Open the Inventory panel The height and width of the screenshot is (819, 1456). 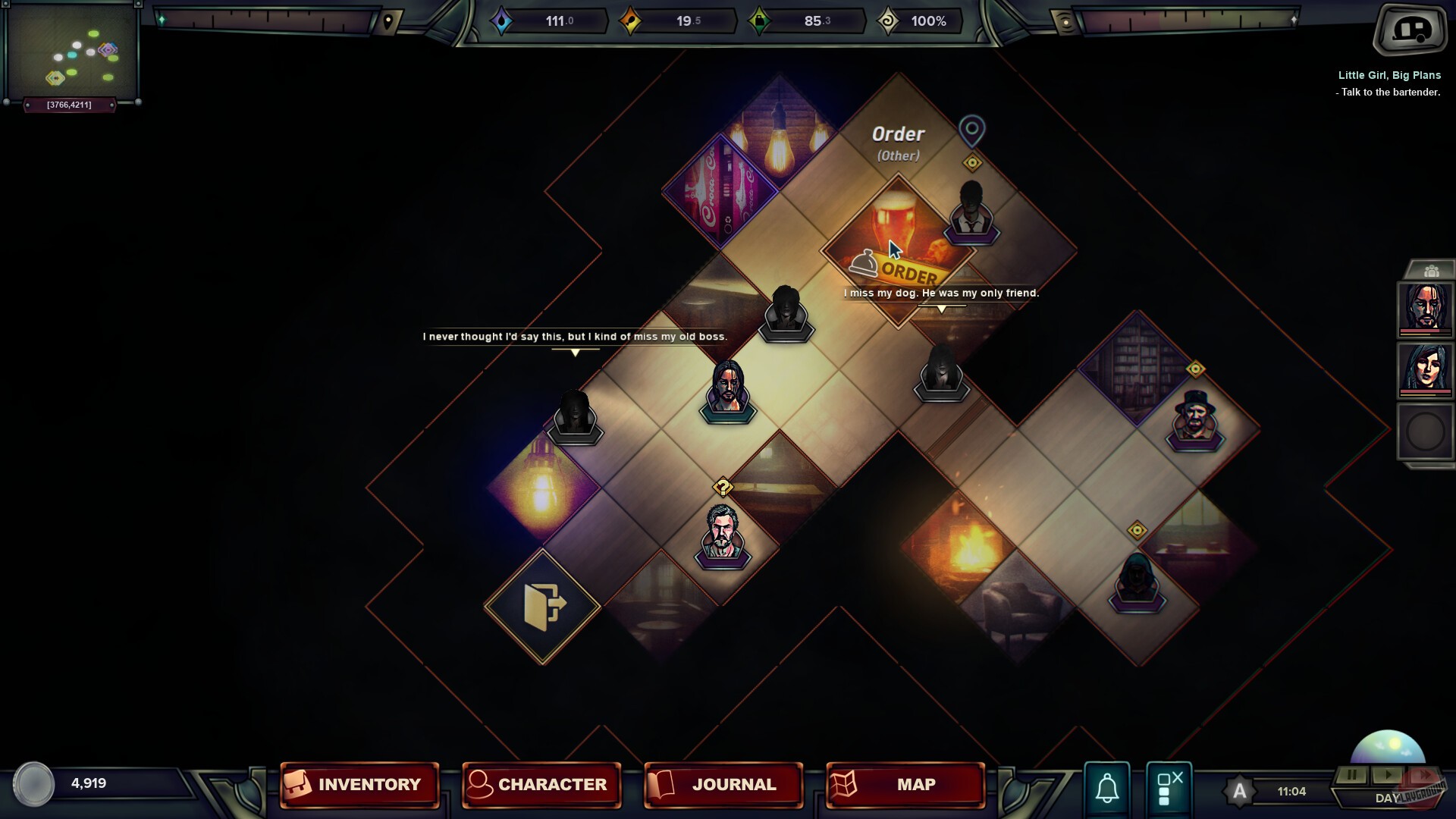[359, 785]
